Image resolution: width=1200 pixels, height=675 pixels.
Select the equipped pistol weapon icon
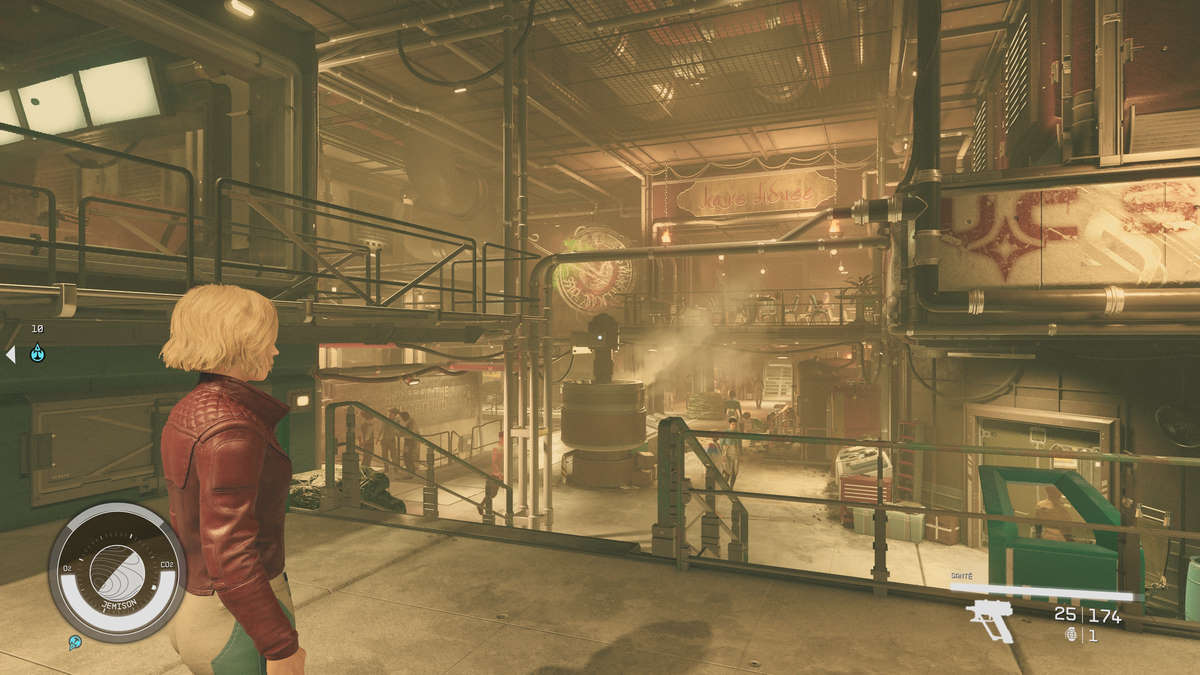click(990, 618)
